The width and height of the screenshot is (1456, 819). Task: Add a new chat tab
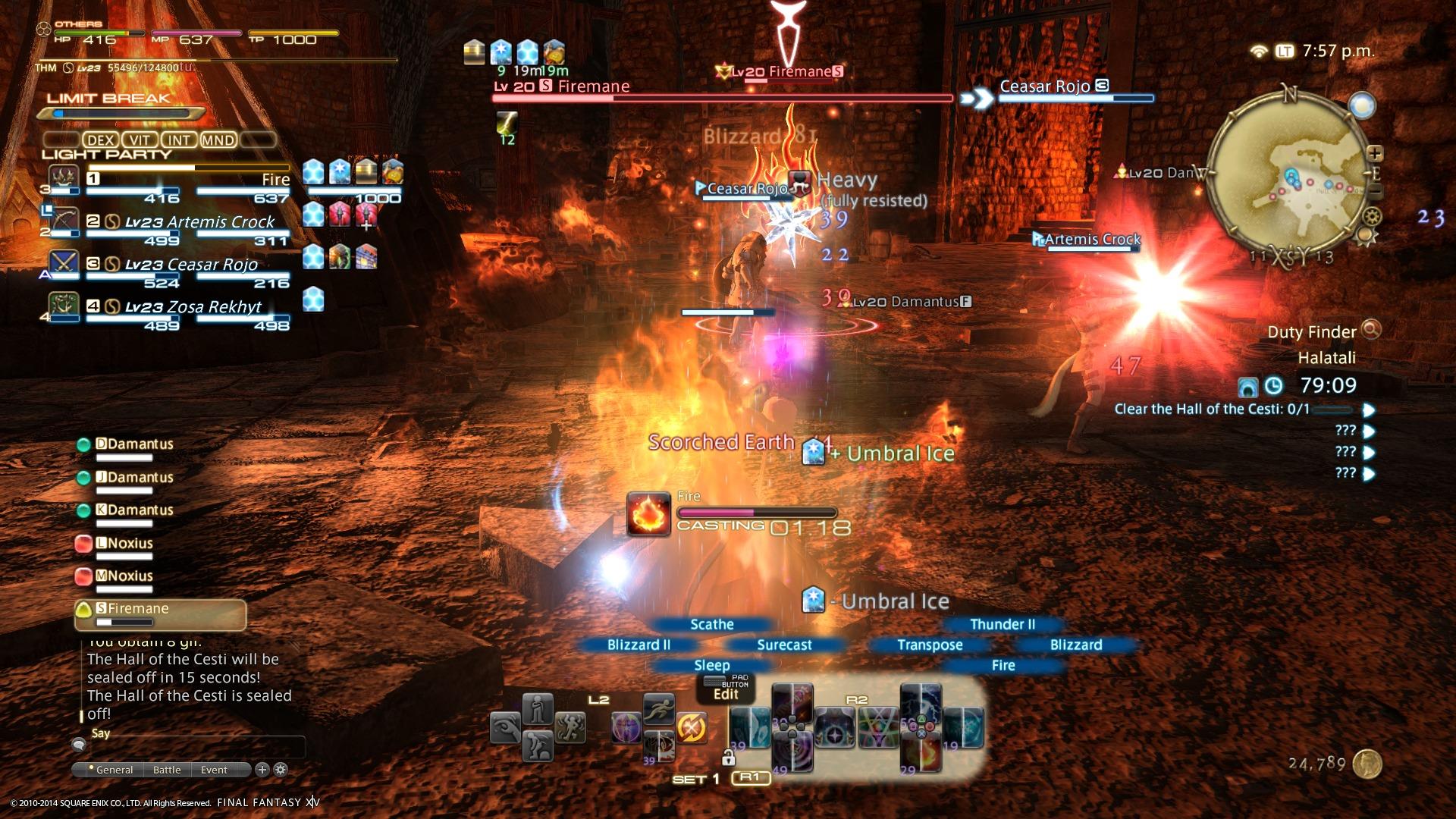coord(262,770)
